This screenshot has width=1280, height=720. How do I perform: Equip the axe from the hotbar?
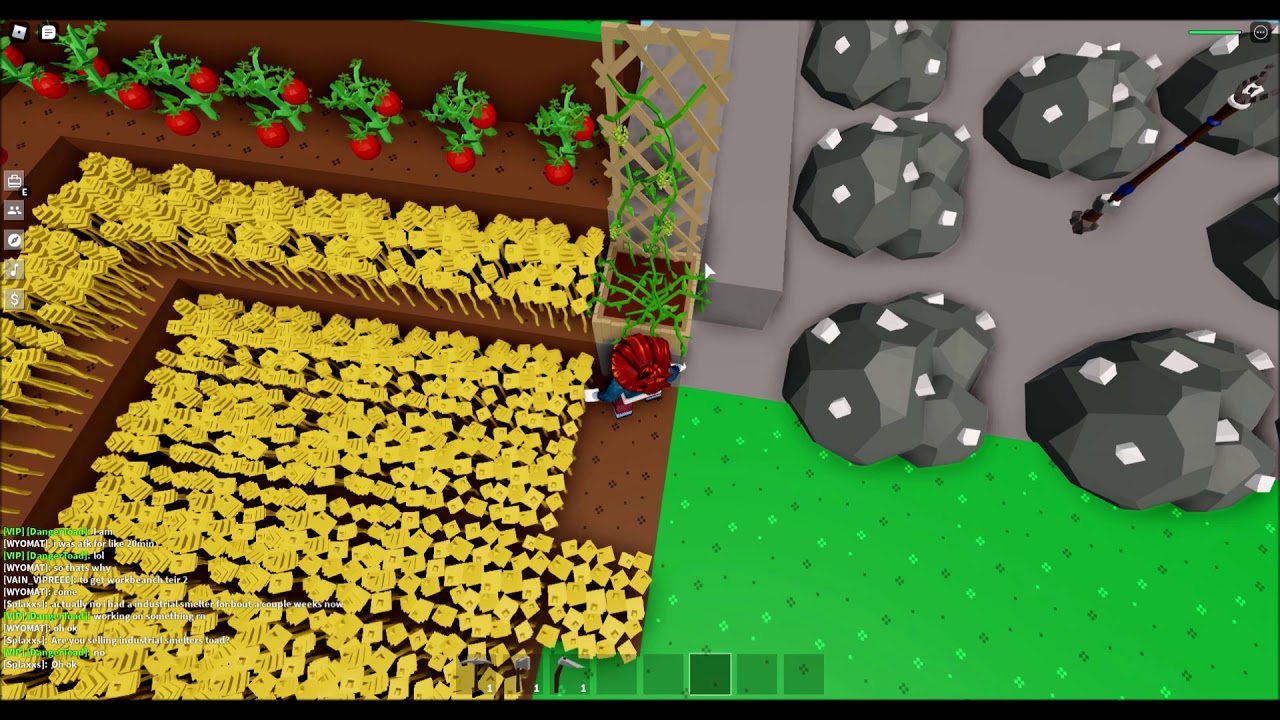(x=522, y=672)
